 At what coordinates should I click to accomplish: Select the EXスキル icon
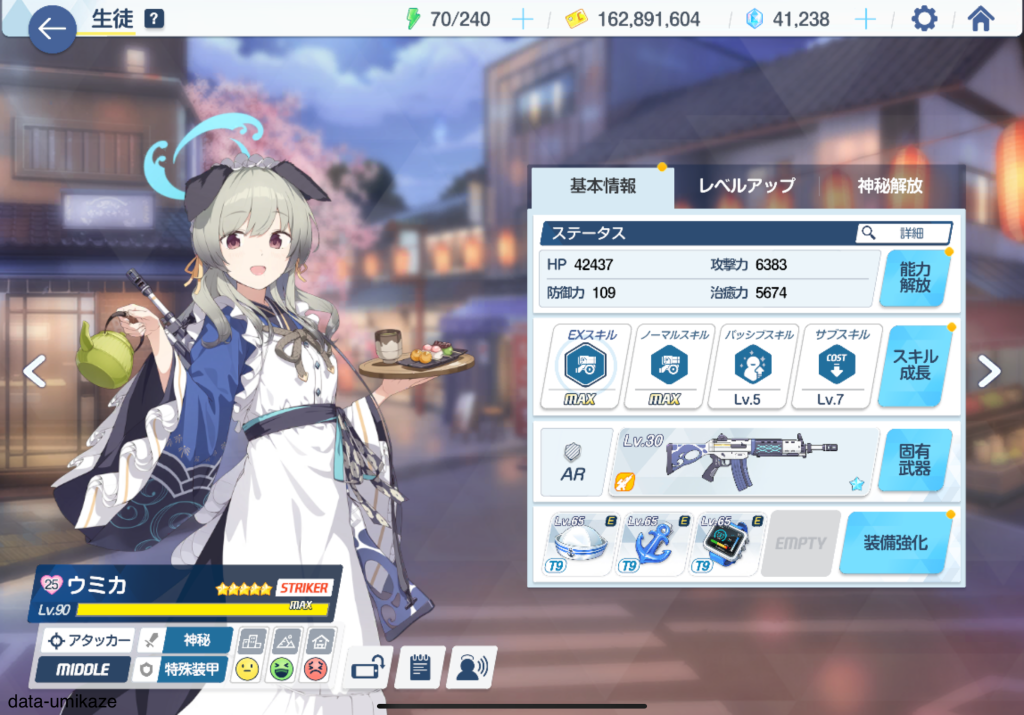pyautogui.click(x=586, y=366)
